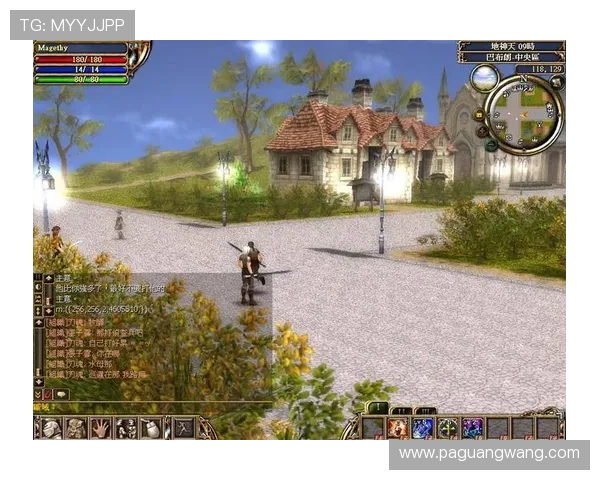Click the green minus zoom button
600x480 pixels.
pos(491,145)
